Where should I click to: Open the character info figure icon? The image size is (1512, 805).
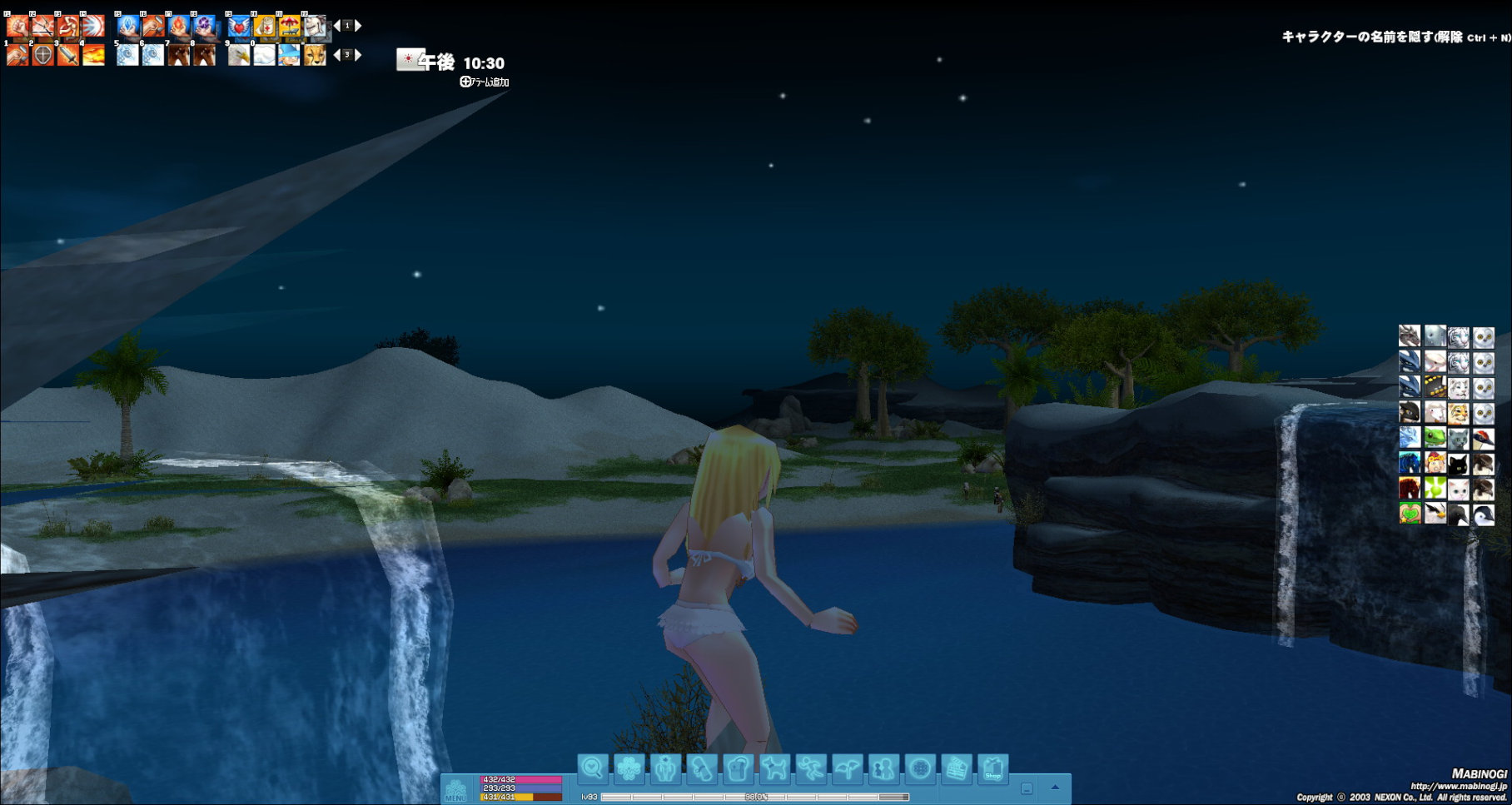pos(665,768)
